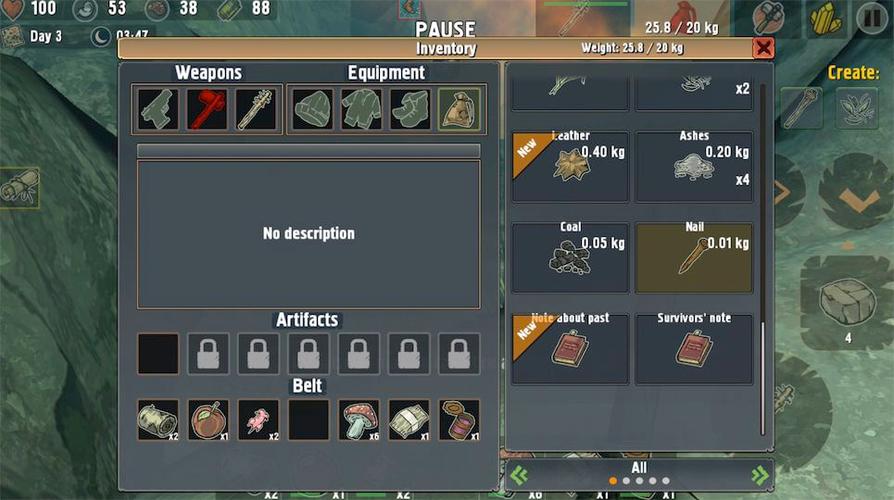This screenshot has width=894, height=500.
Task: Select the Ashes item
Action: tap(694, 166)
